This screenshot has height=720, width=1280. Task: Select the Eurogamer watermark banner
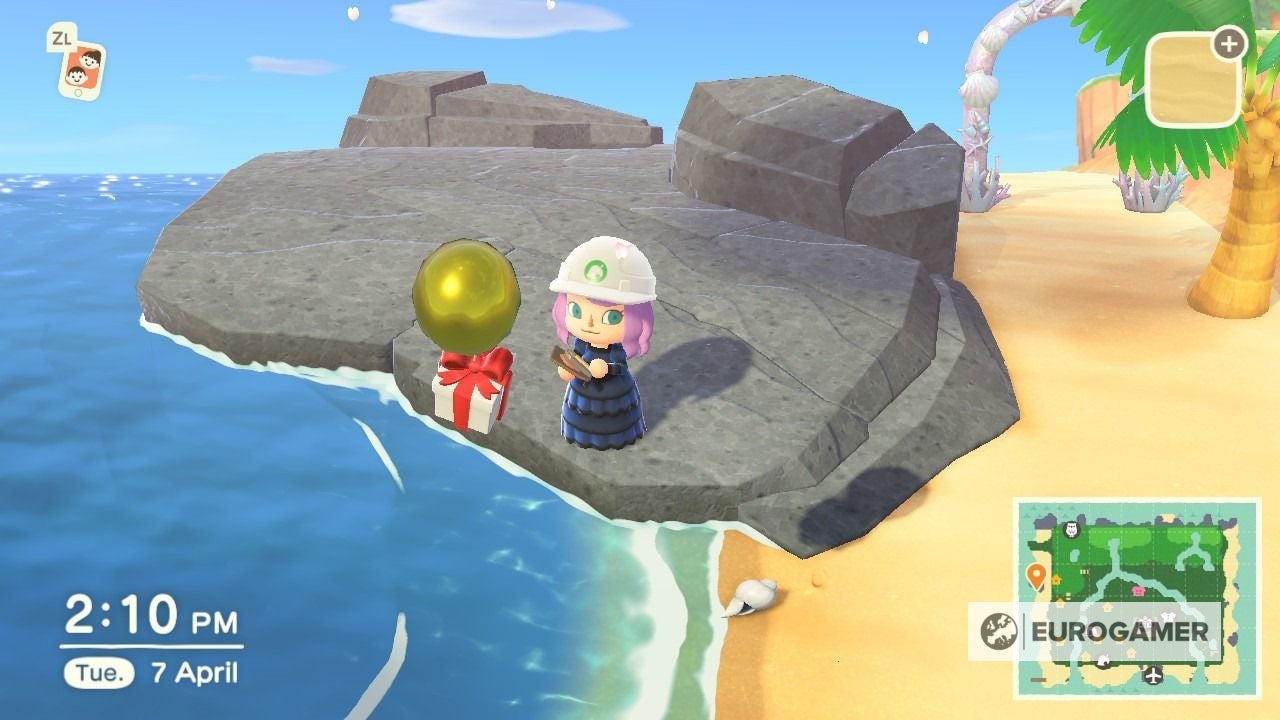click(1122, 631)
